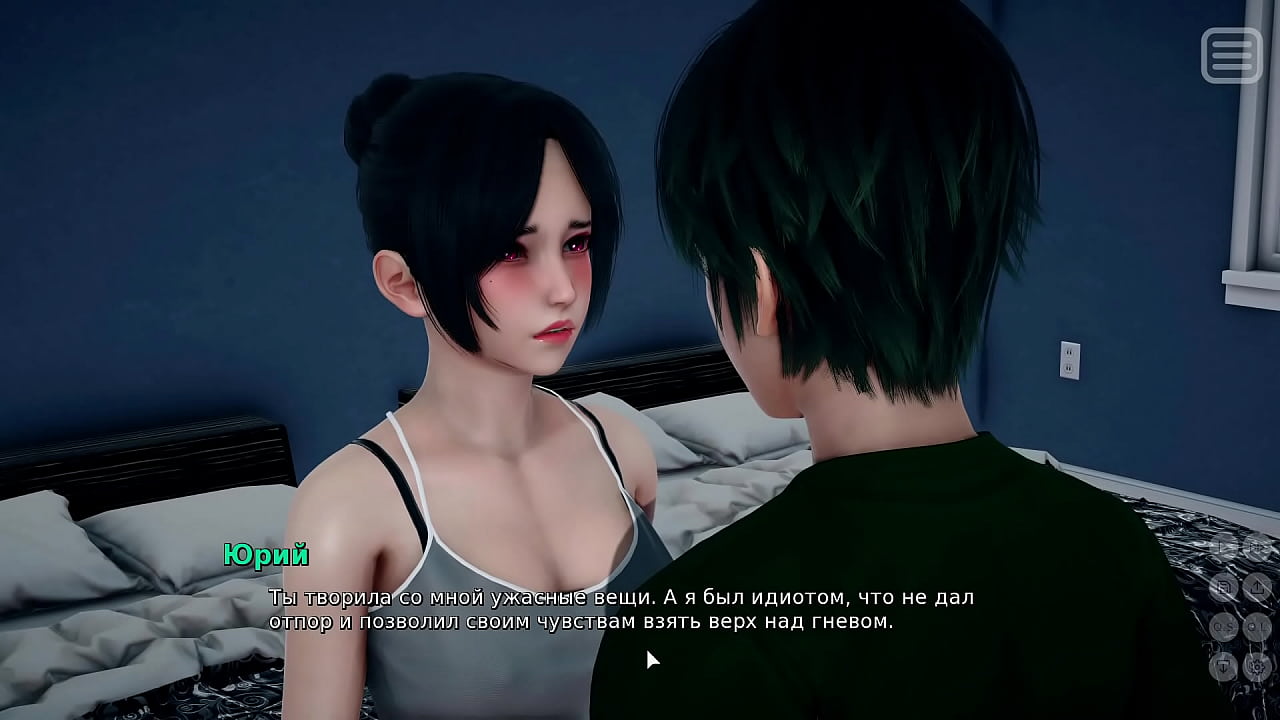Click the upward arrow load icon
Screen dimensions: 1280x720
click(x=1257, y=587)
